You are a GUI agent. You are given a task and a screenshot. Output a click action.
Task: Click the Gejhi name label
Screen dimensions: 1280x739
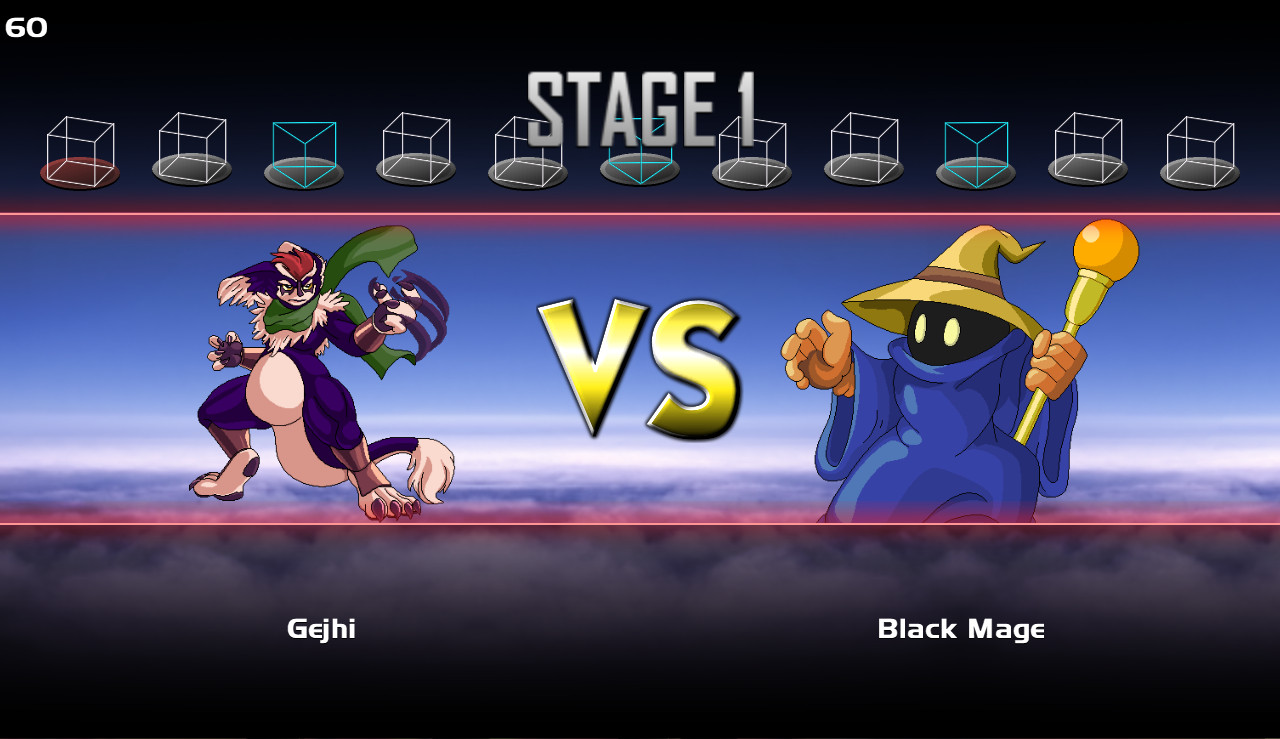click(x=322, y=629)
